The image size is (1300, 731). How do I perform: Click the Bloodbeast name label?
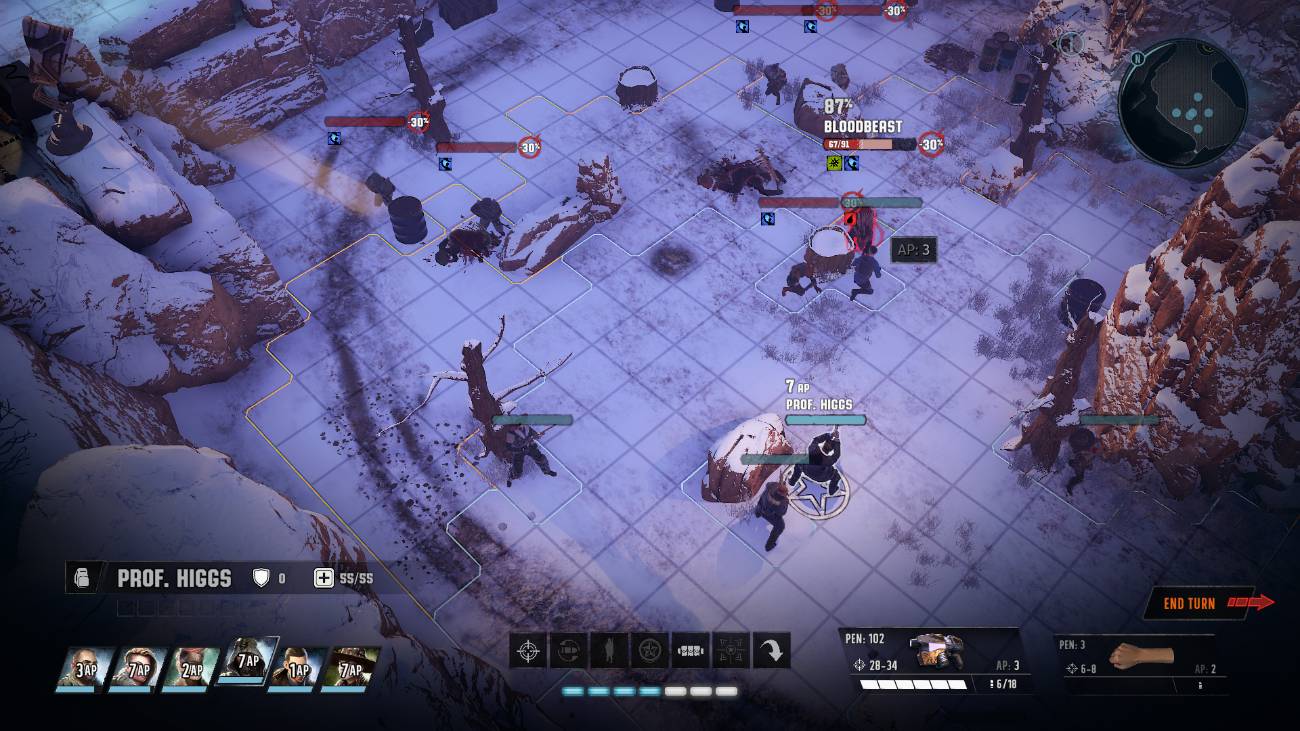click(862, 127)
